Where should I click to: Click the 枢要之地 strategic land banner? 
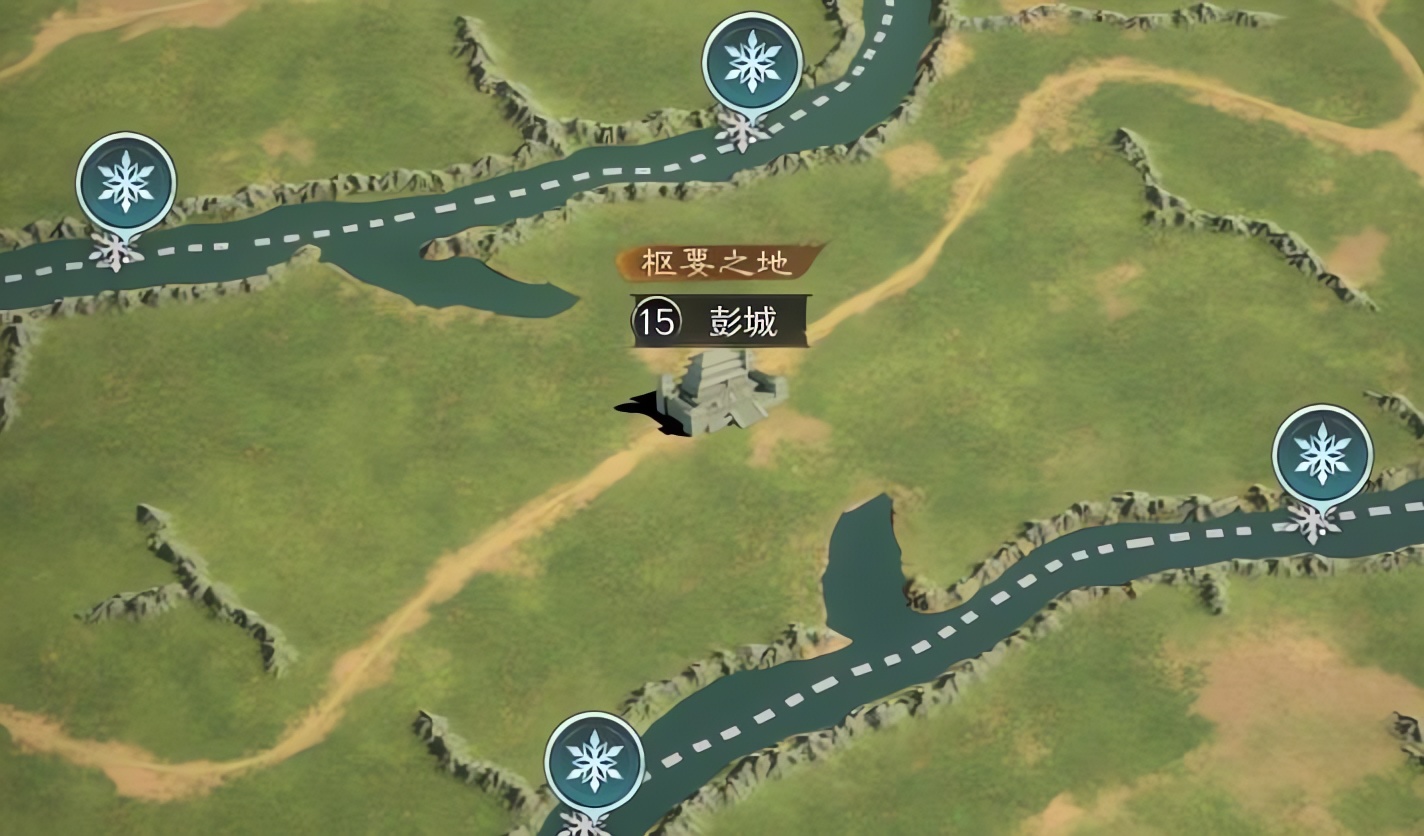716,262
